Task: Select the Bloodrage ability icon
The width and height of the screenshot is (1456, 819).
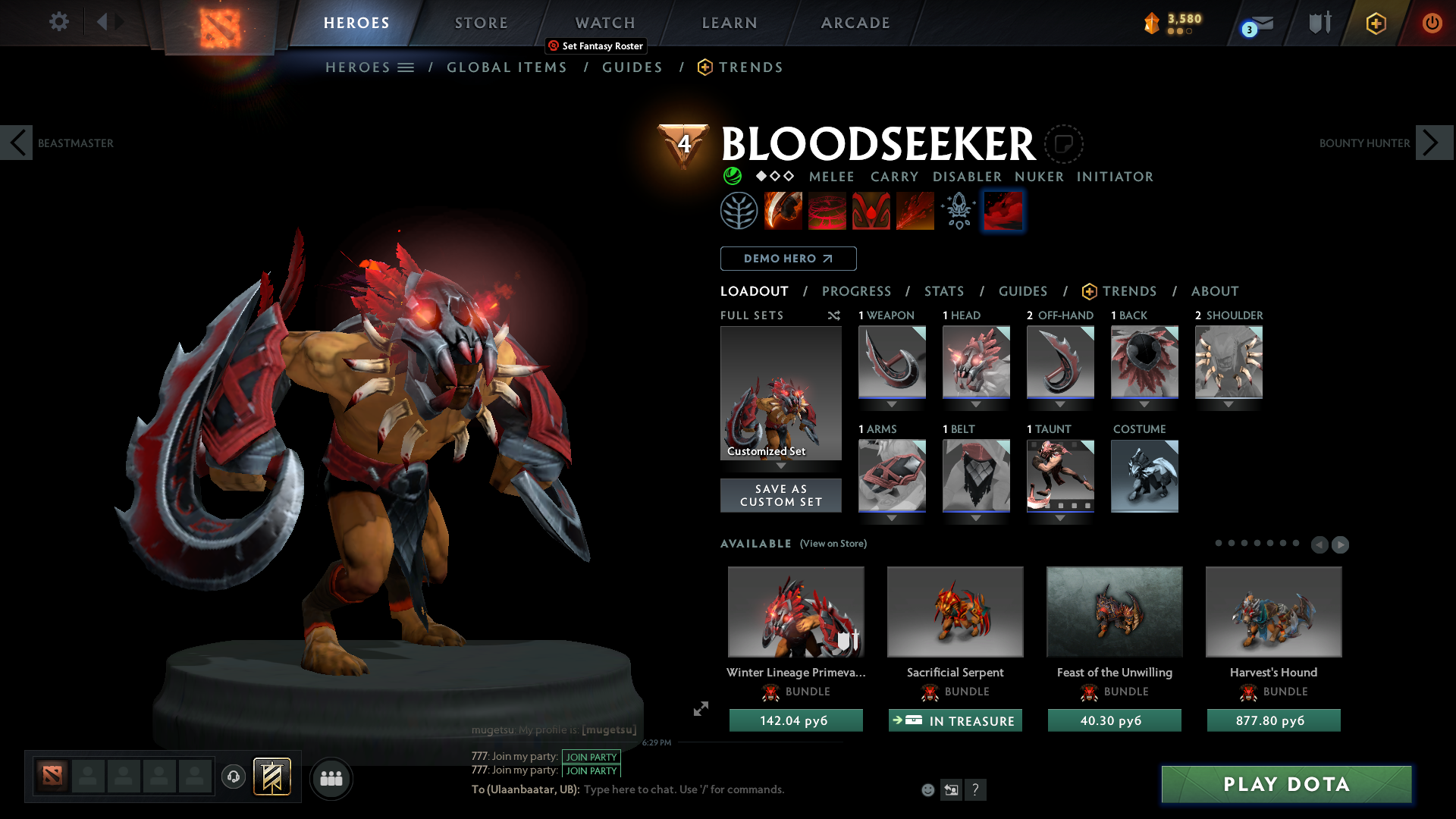Action: 783,210
